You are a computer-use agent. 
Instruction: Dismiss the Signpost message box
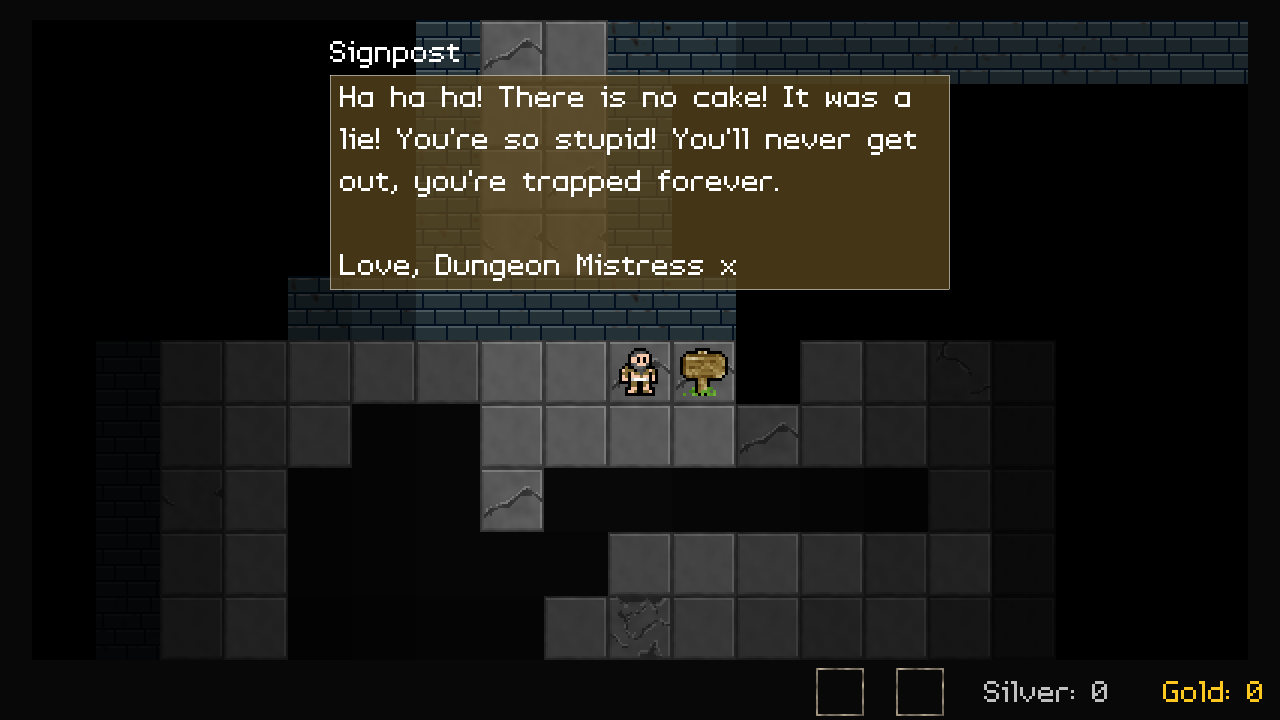pyautogui.click(x=639, y=182)
